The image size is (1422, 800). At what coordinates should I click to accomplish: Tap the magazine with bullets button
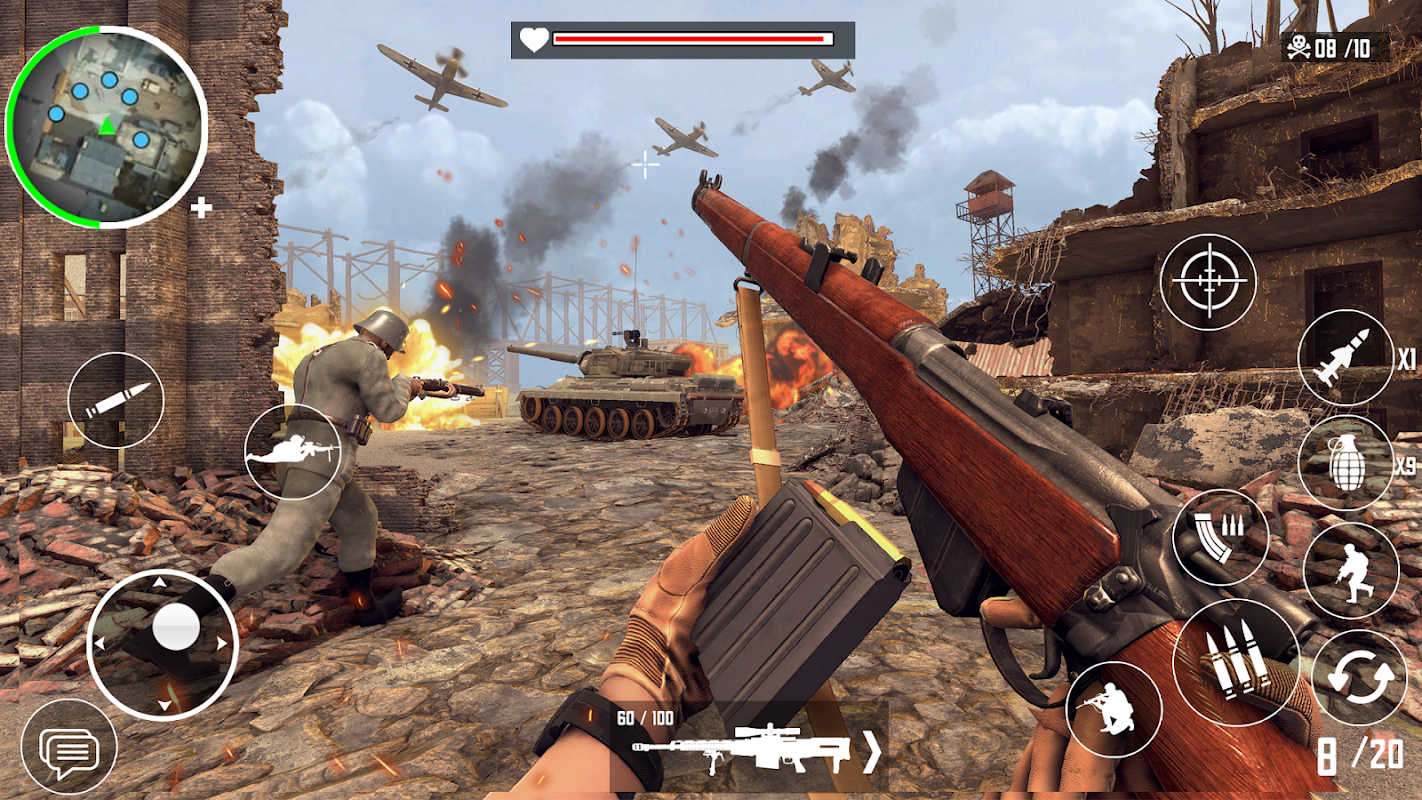1220,537
